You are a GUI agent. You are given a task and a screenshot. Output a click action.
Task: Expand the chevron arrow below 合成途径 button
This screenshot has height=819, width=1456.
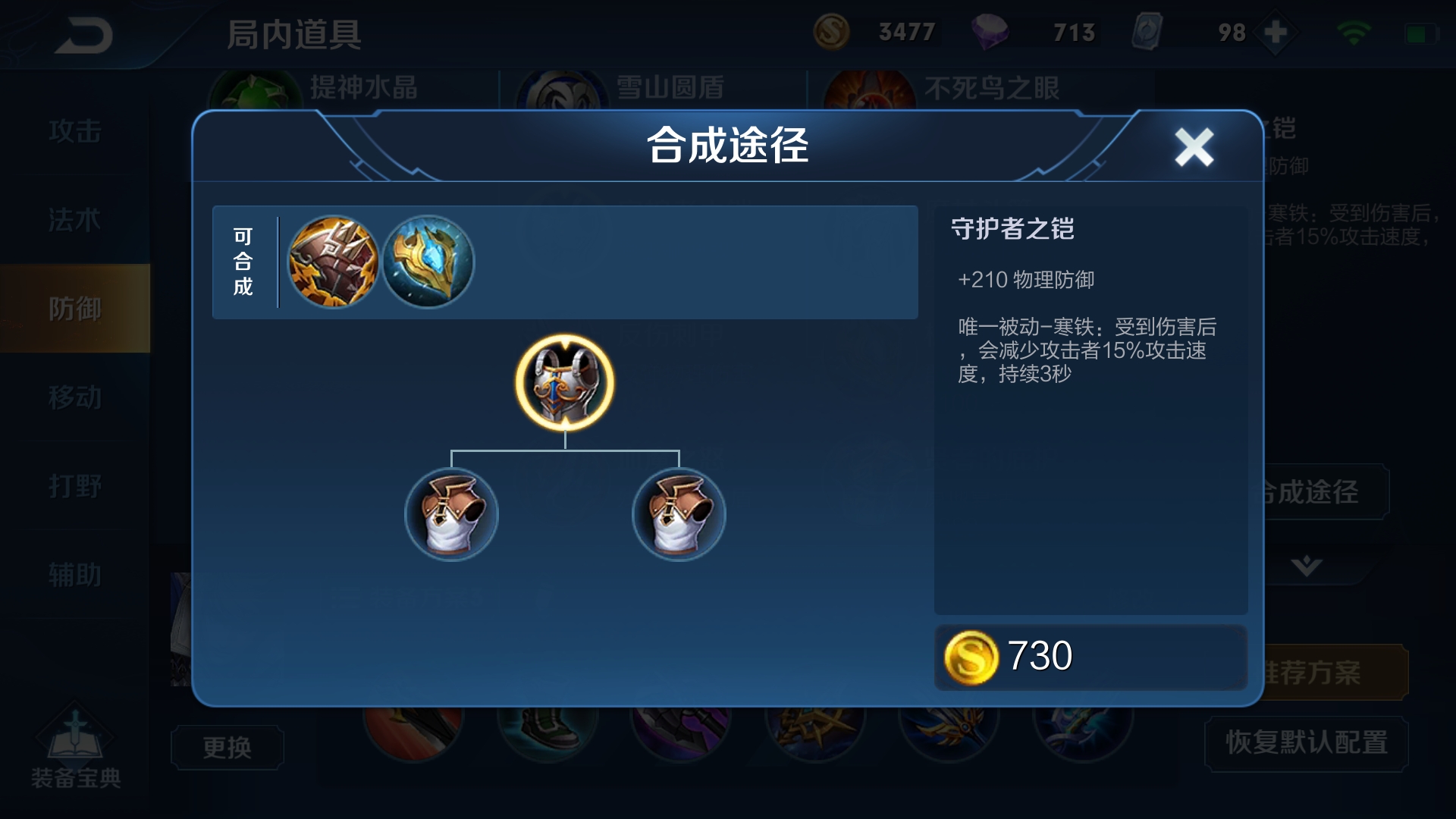coord(1307,566)
